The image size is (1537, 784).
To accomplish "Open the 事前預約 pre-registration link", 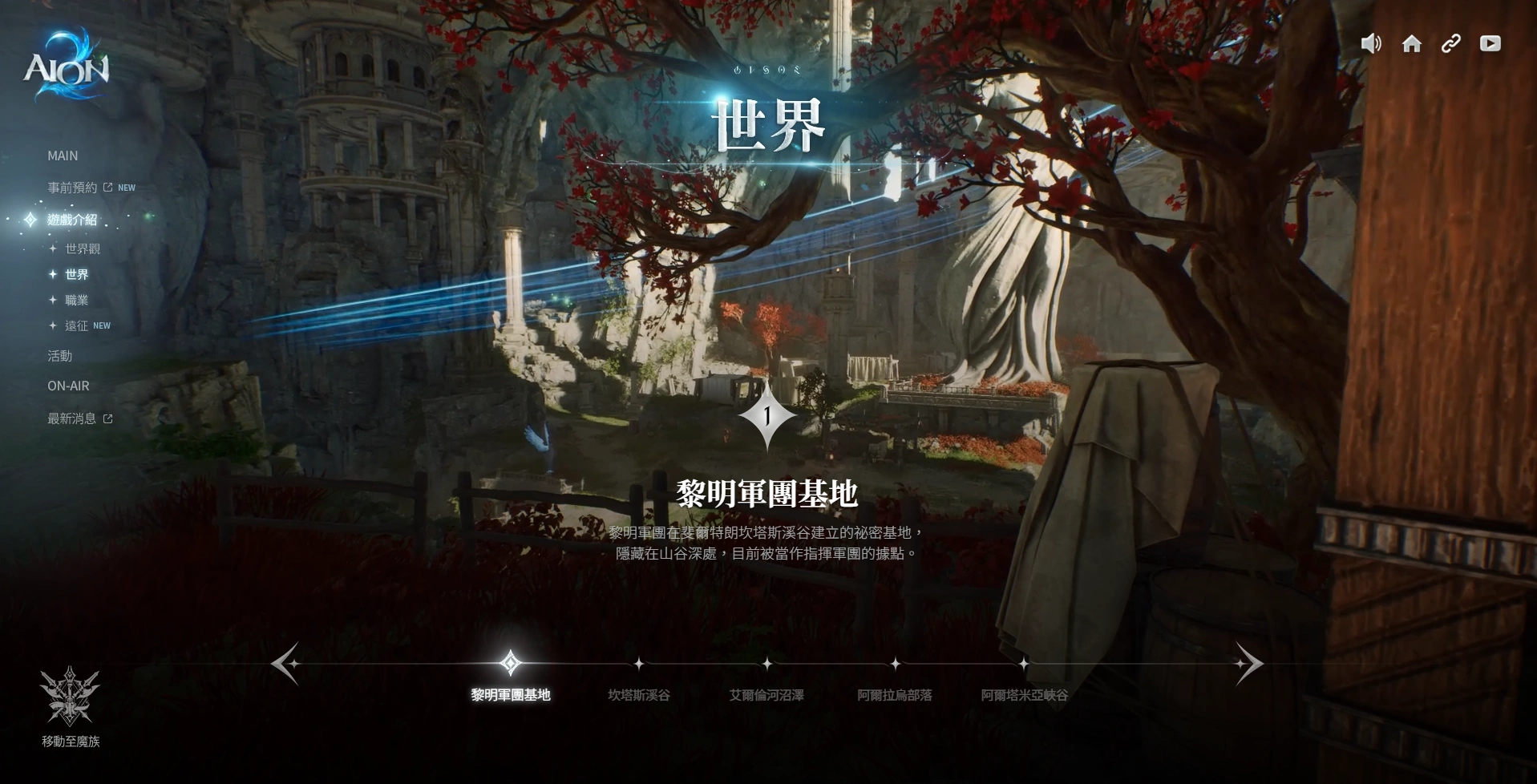I will coord(73,188).
